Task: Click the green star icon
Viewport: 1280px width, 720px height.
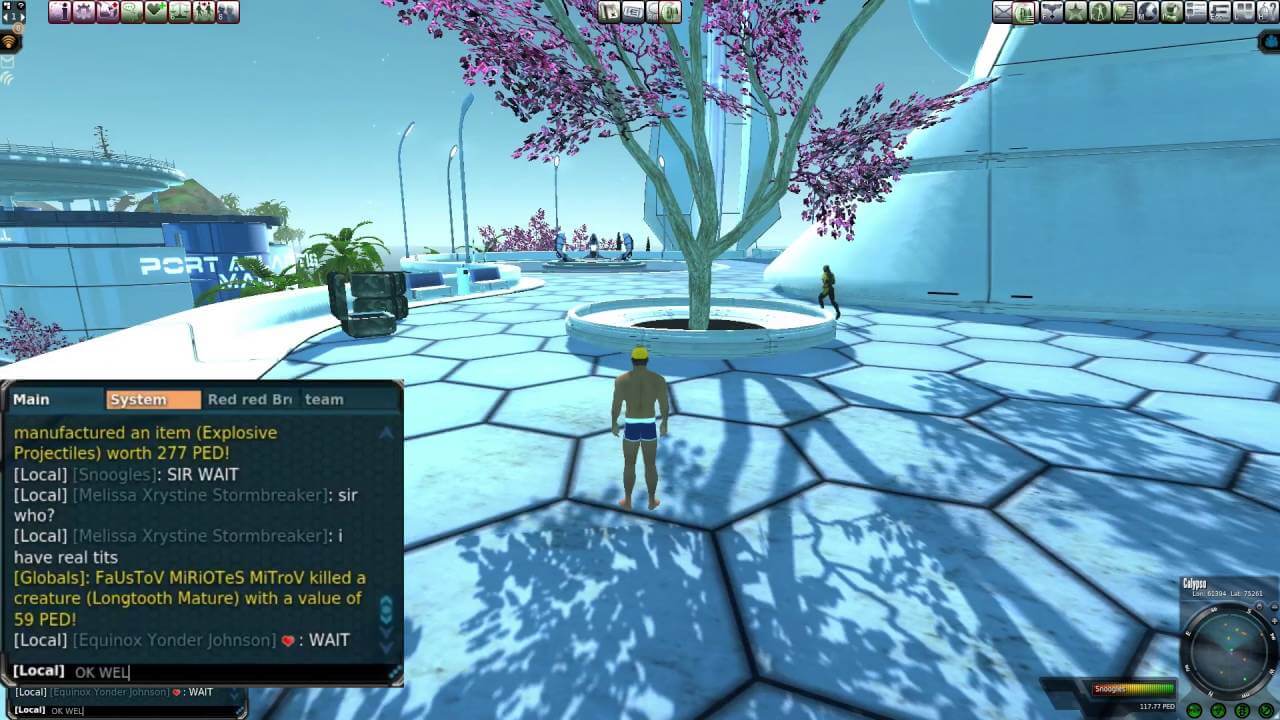Action: 1076,12
